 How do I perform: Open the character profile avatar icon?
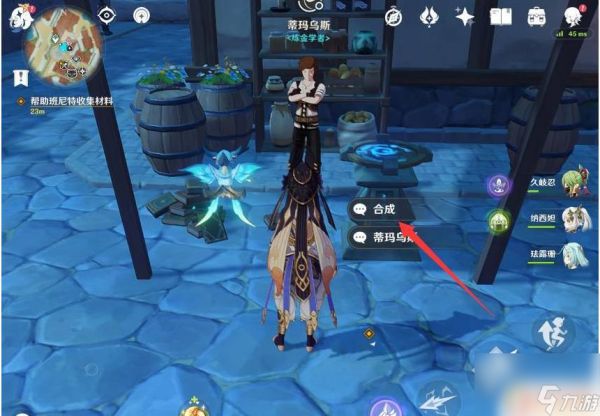(573, 15)
